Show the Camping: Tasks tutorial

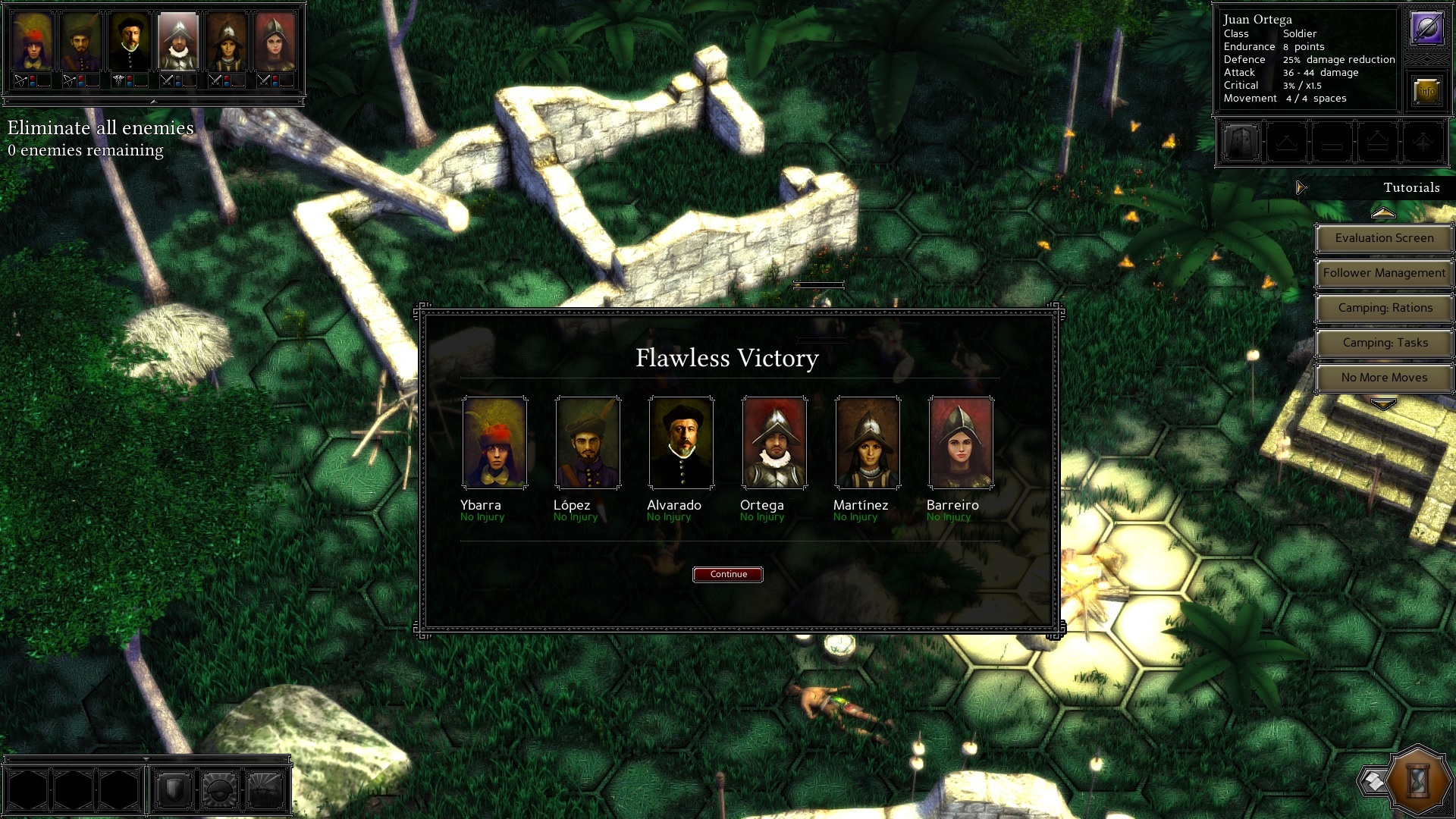[x=1384, y=343]
